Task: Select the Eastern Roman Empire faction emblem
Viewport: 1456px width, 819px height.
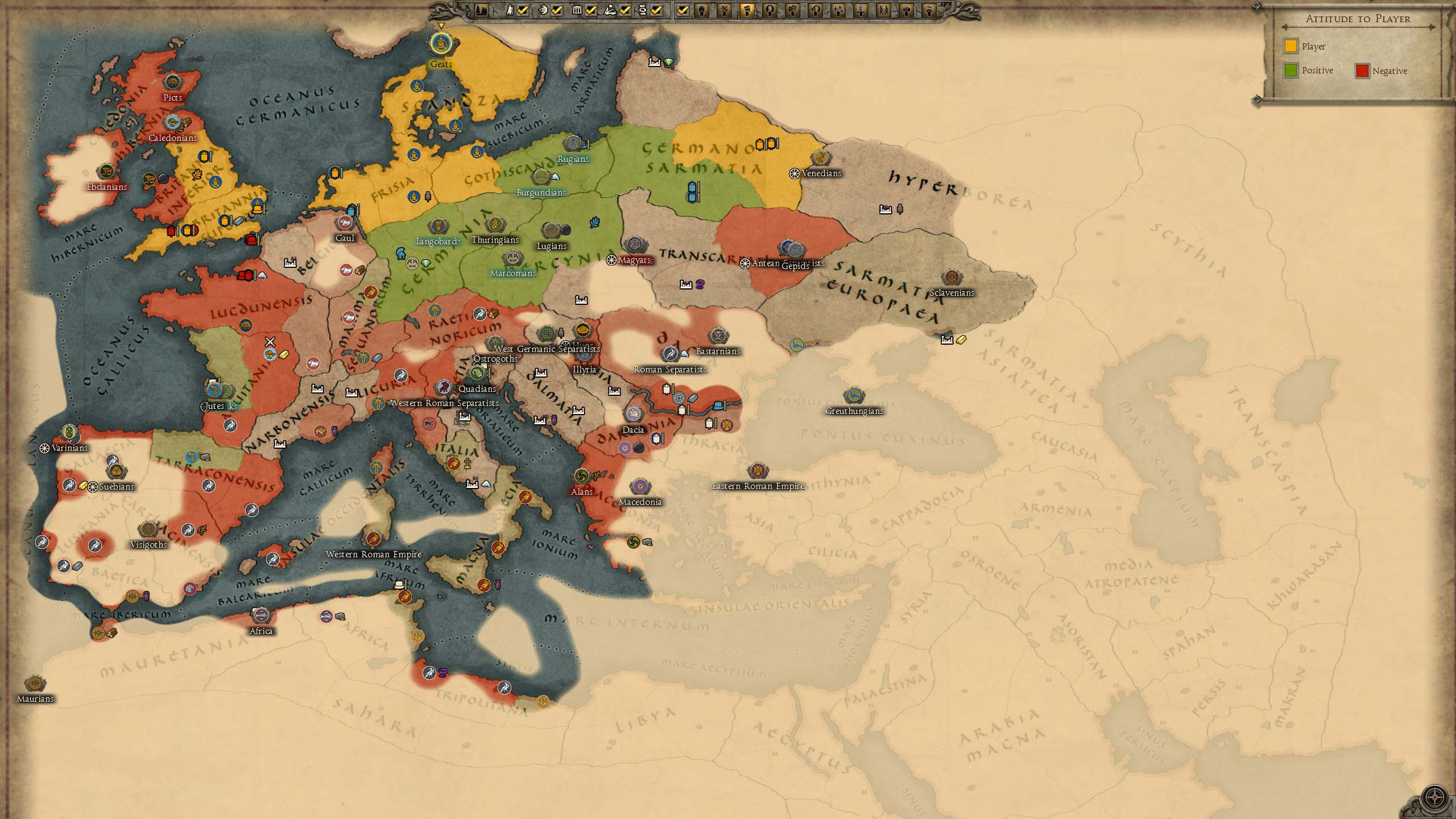Action: point(758,471)
